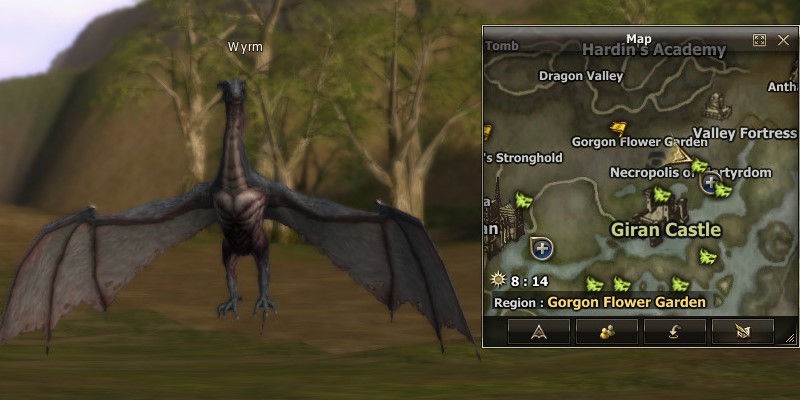Click the blue shield marker near Necropolis of Martyrdom
The image size is (800, 400).
pos(711,182)
